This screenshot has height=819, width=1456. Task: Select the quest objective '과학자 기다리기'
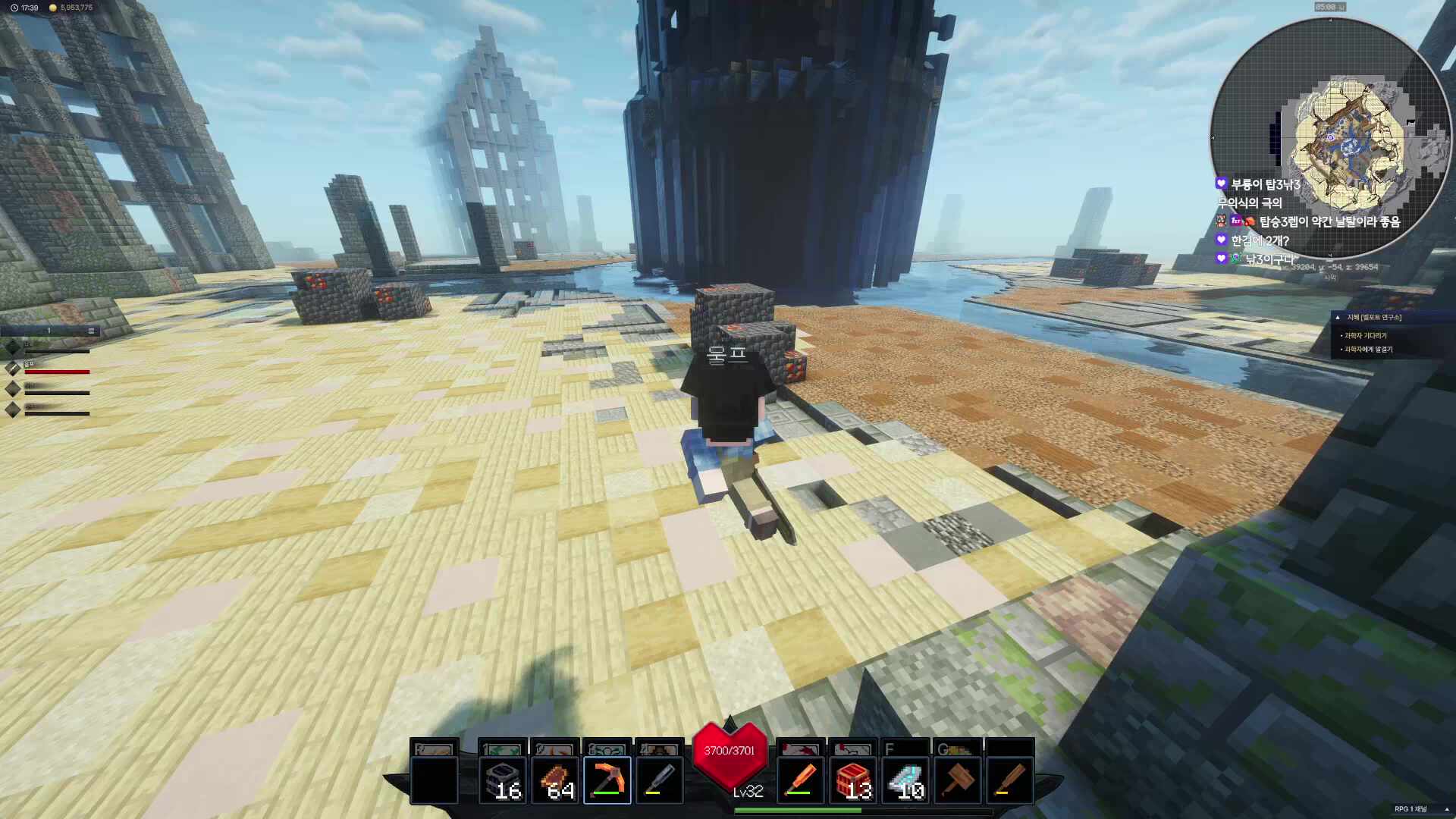pyautogui.click(x=1365, y=335)
